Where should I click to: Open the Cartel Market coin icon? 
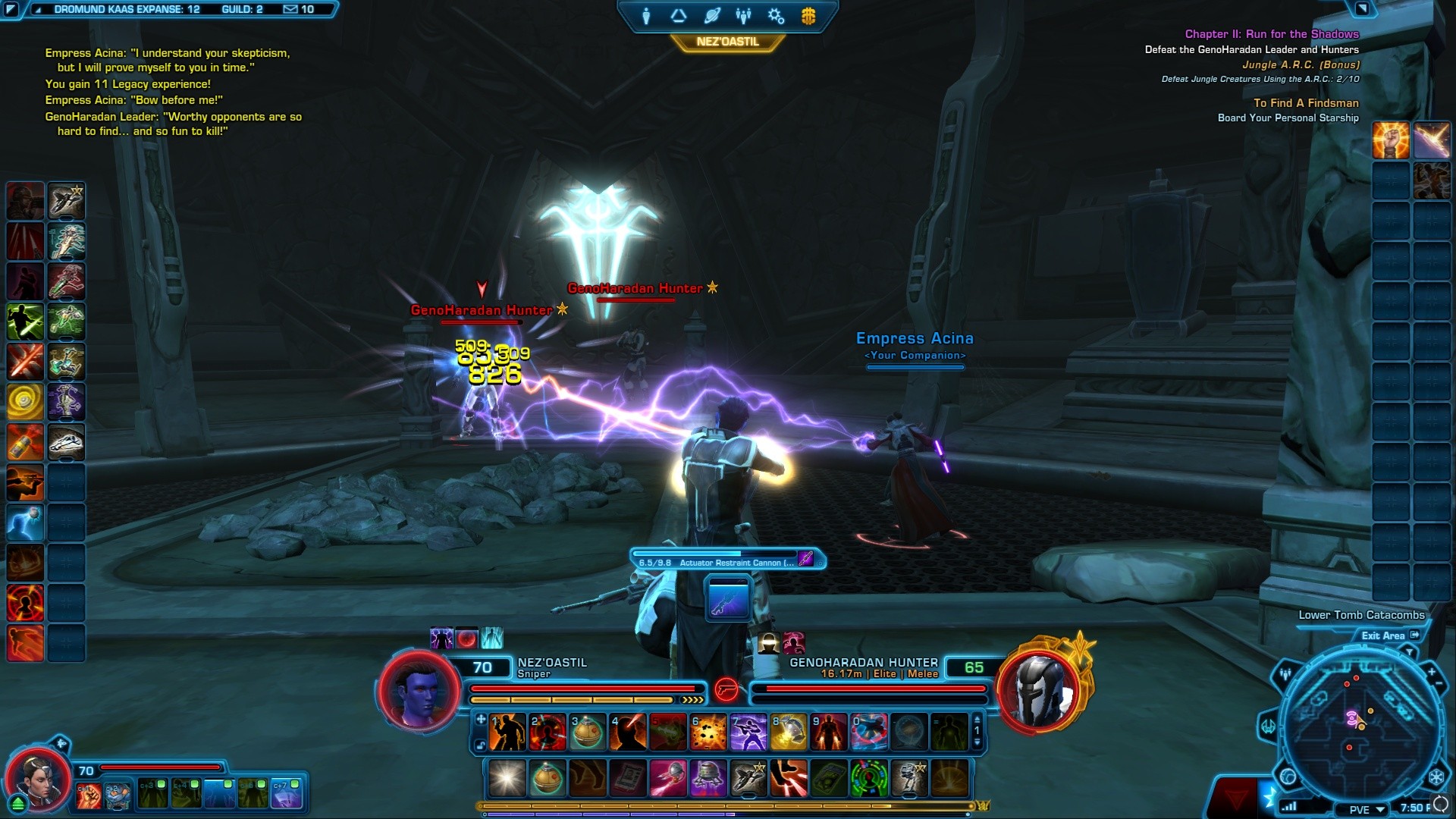click(808, 16)
